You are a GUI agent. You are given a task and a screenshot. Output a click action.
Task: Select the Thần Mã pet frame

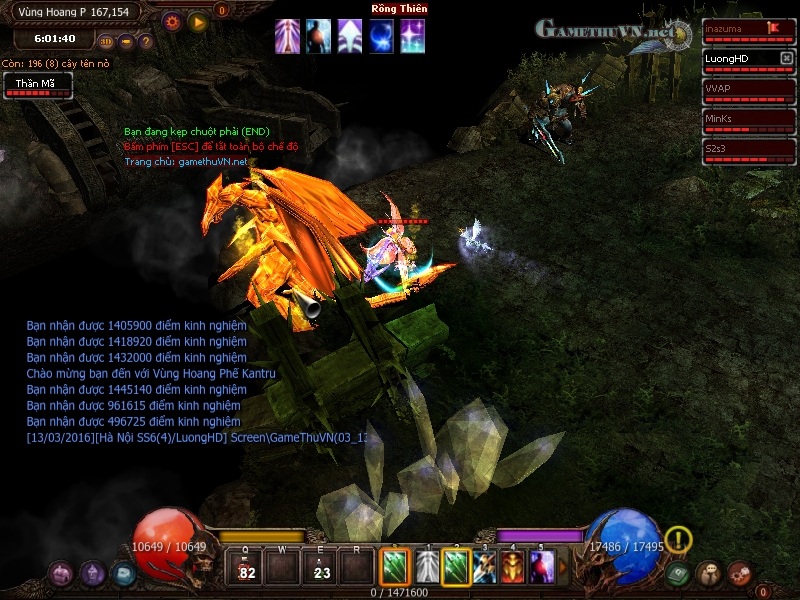pyautogui.click(x=37, y=86)
